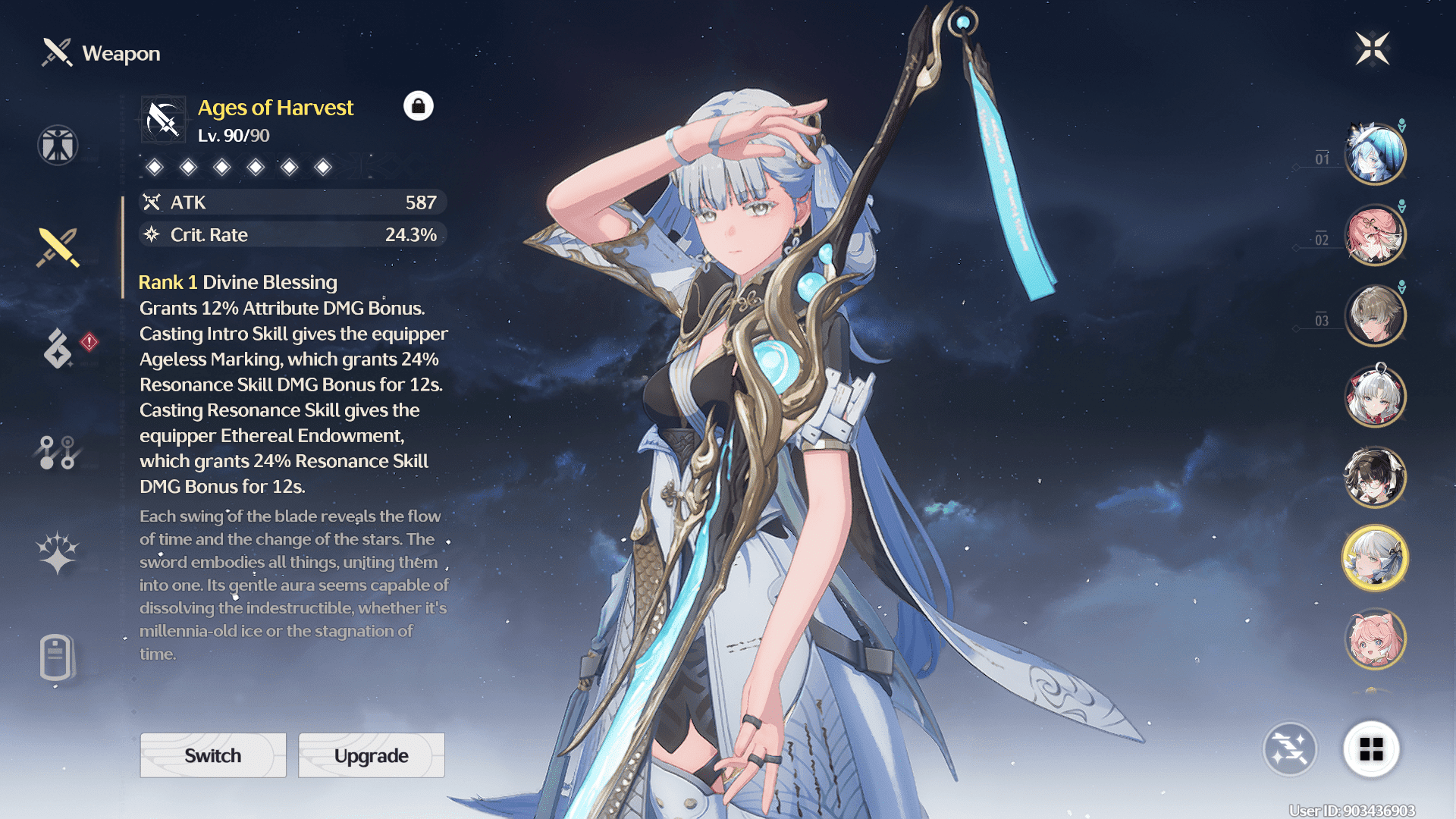Select the crossed swords weapon tab
This screenshot has width=1456, height=819.
coord(58,247)
